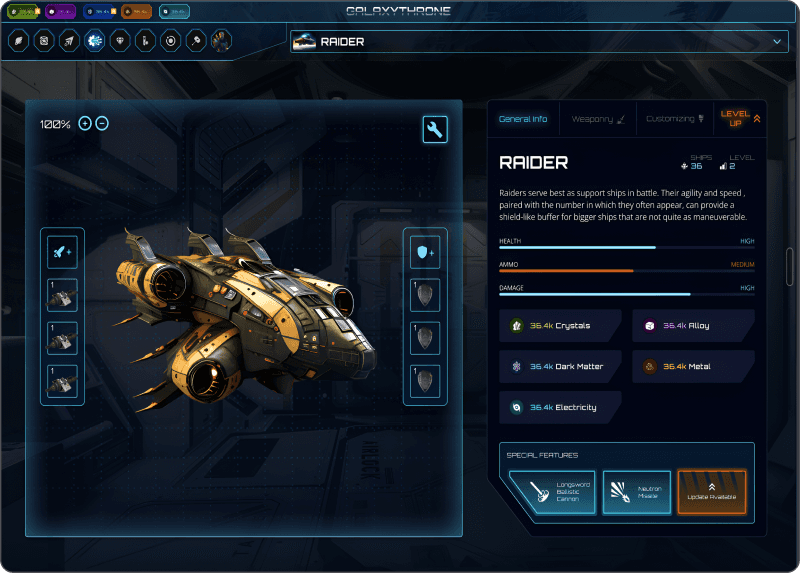
Task: Select the General Info tab
Action: (523, 119)
